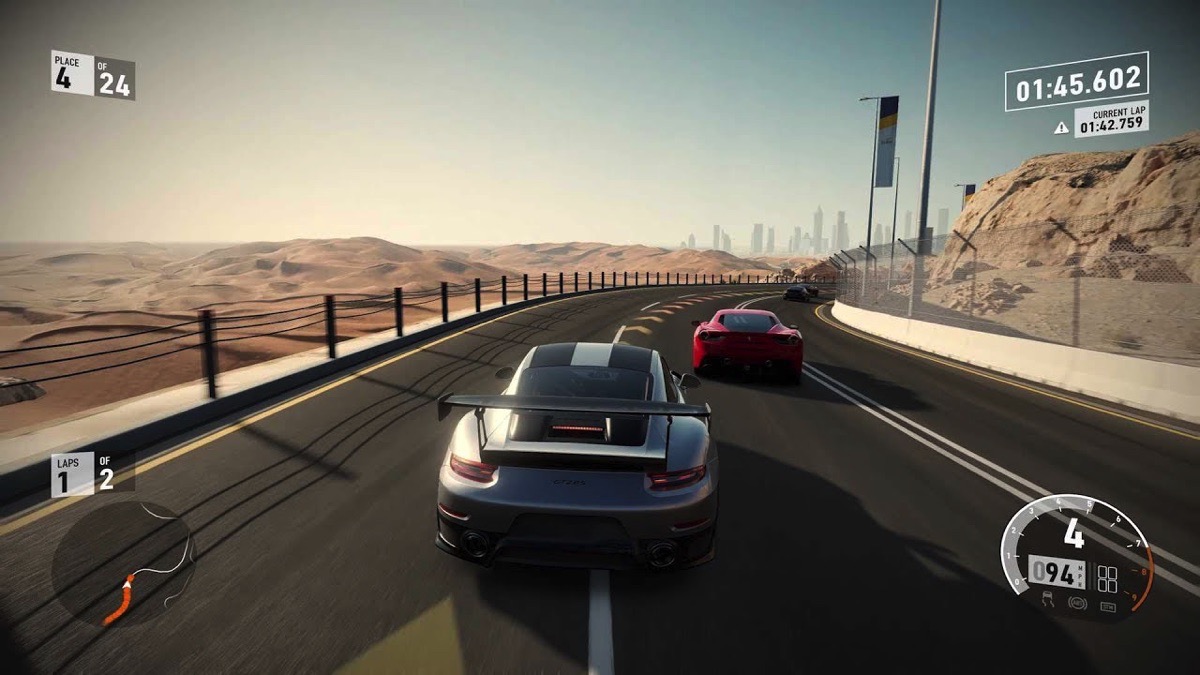1200x675 pixels.
Task: Select the ABS indicator icon
Action: pyautogui.click(x=1078, y=604)
